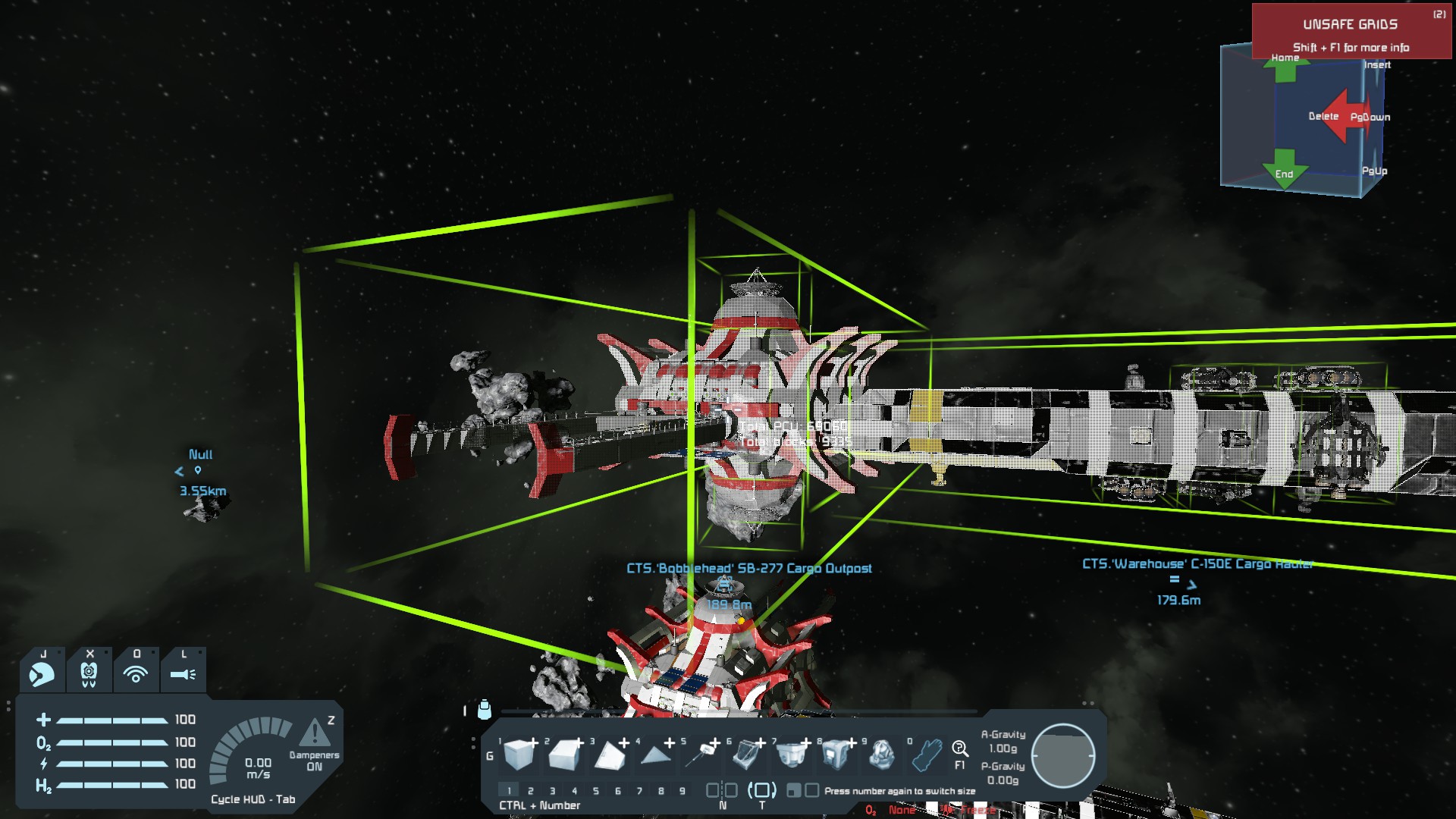Toggle the helmet visor icon

tap(42, 673)
